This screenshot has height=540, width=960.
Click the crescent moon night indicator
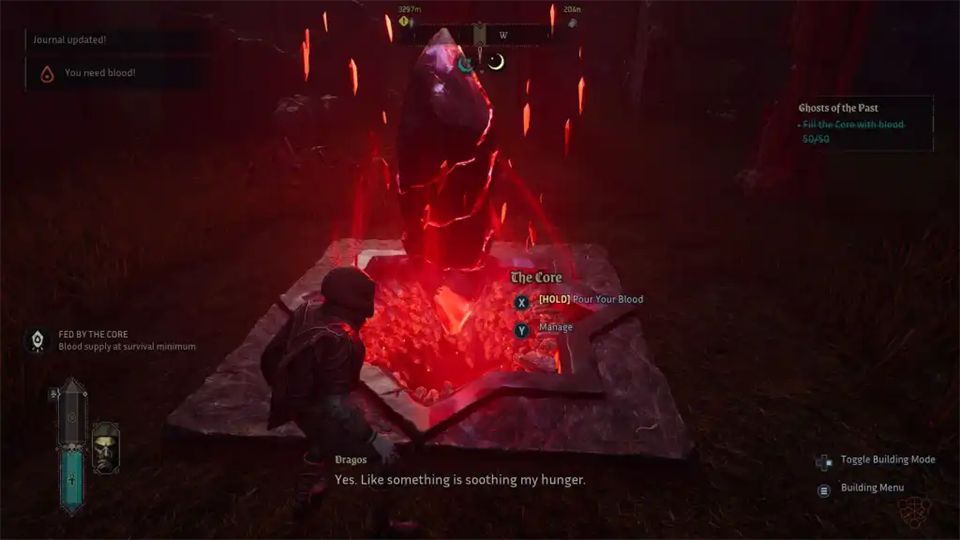pyautogui.click(x=496, y=62)
